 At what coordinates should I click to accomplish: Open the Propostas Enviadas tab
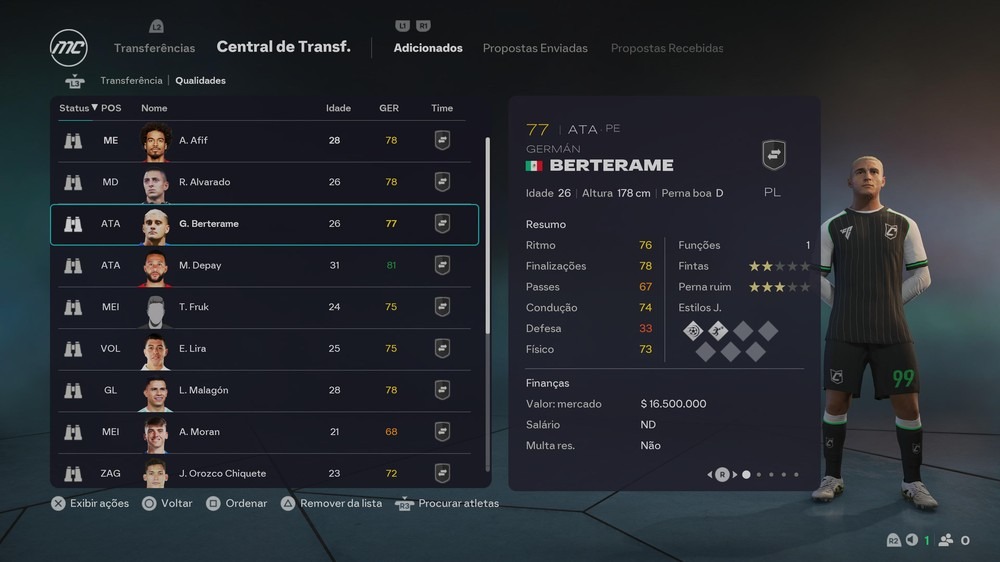pyautogui.click(x=535, y=48)
